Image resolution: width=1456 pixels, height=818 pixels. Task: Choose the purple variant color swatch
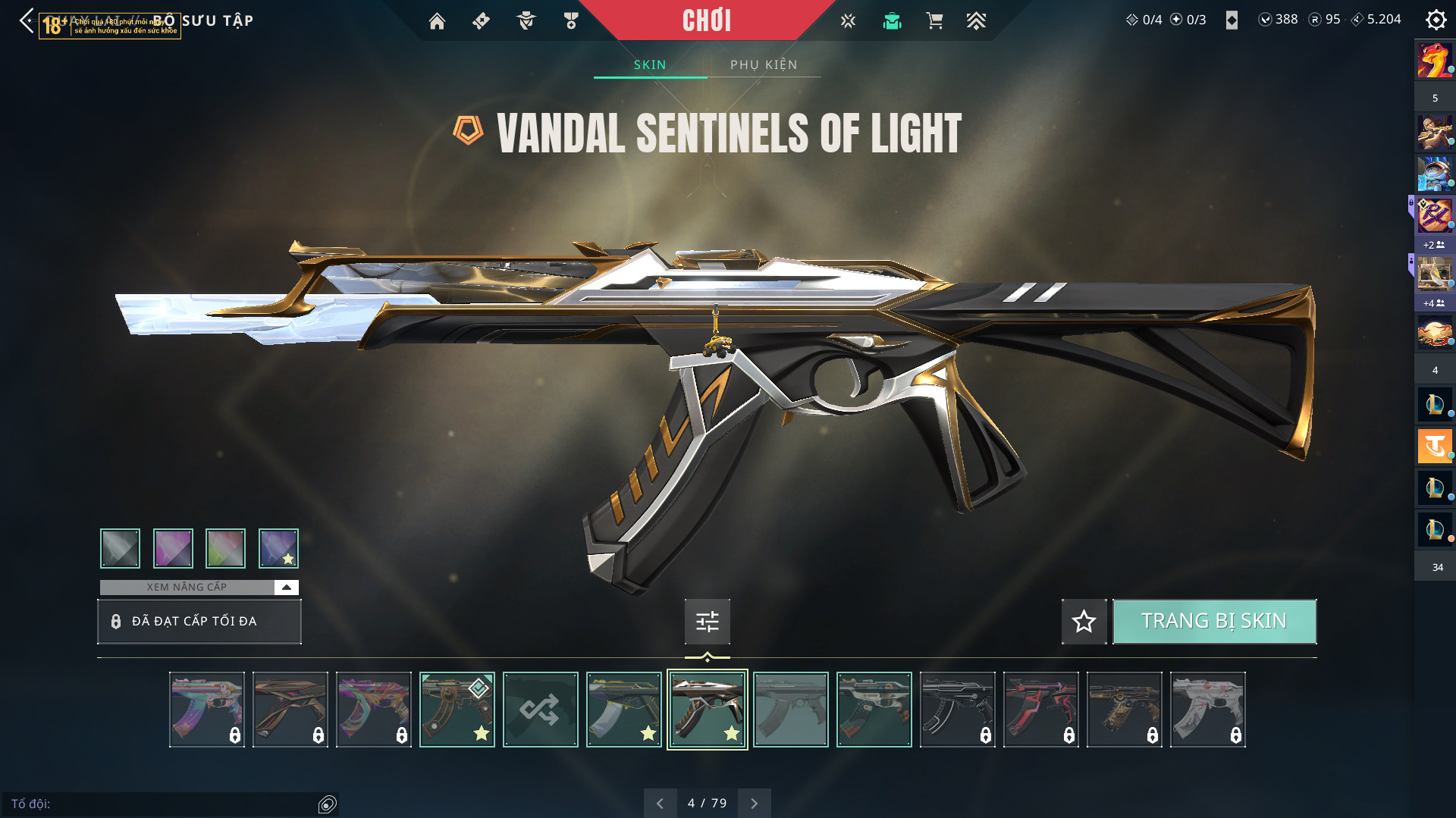pyautogui.click(x=173, y=548)
